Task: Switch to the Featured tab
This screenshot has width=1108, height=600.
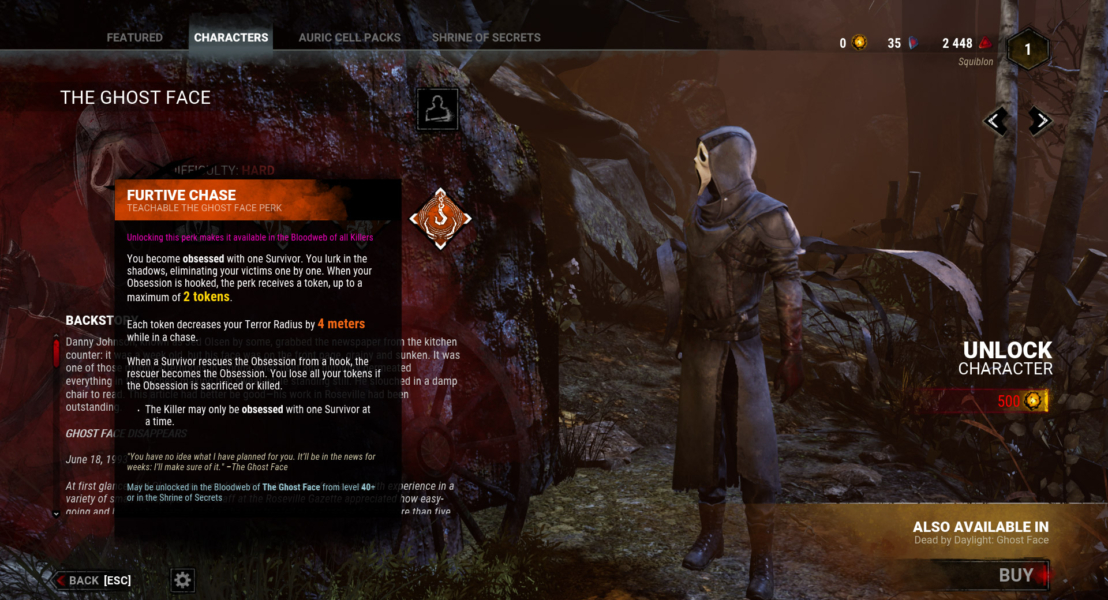Action: pos(134,38)
